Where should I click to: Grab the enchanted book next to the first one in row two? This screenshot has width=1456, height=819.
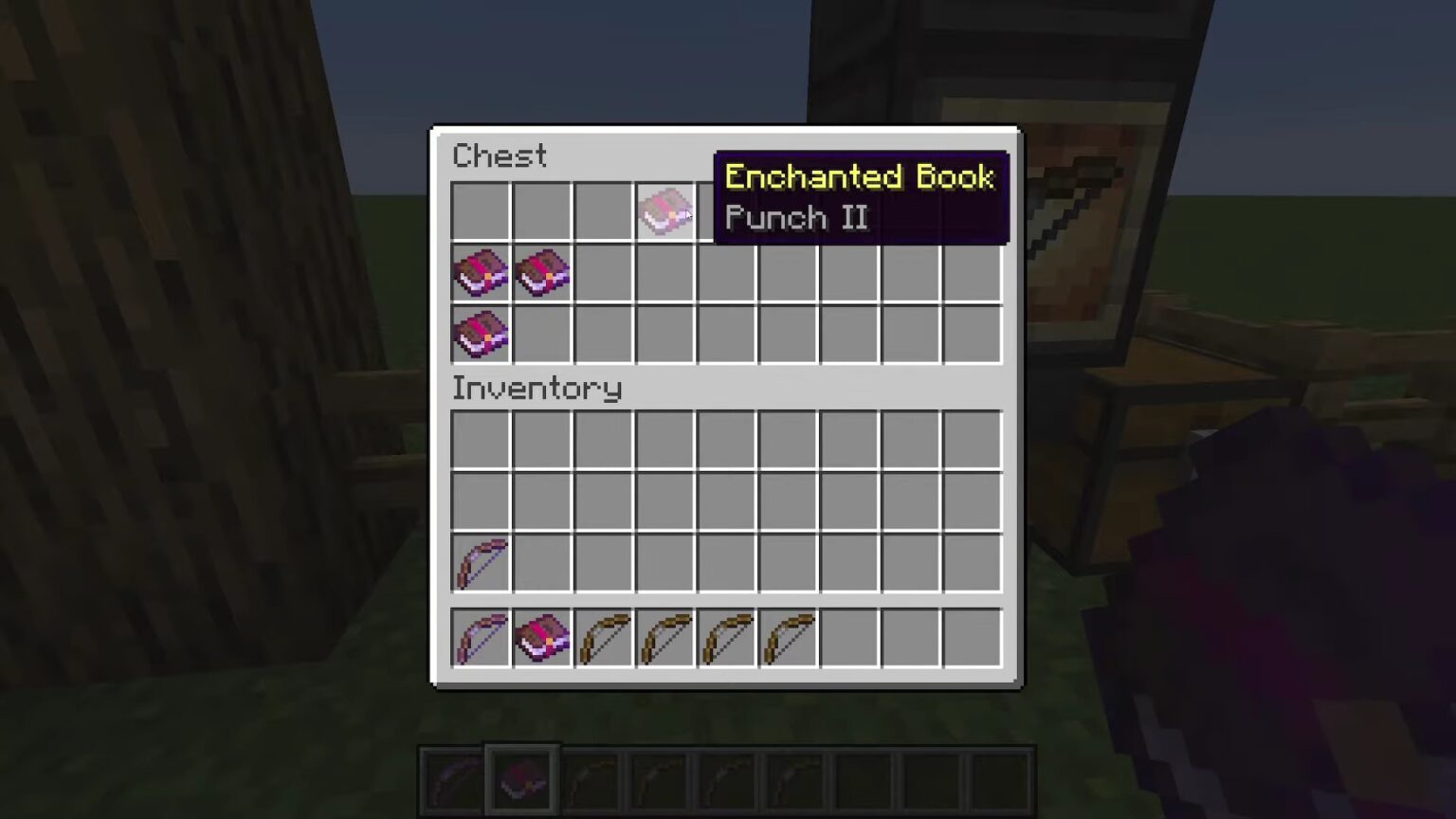[x=541, y=273]
